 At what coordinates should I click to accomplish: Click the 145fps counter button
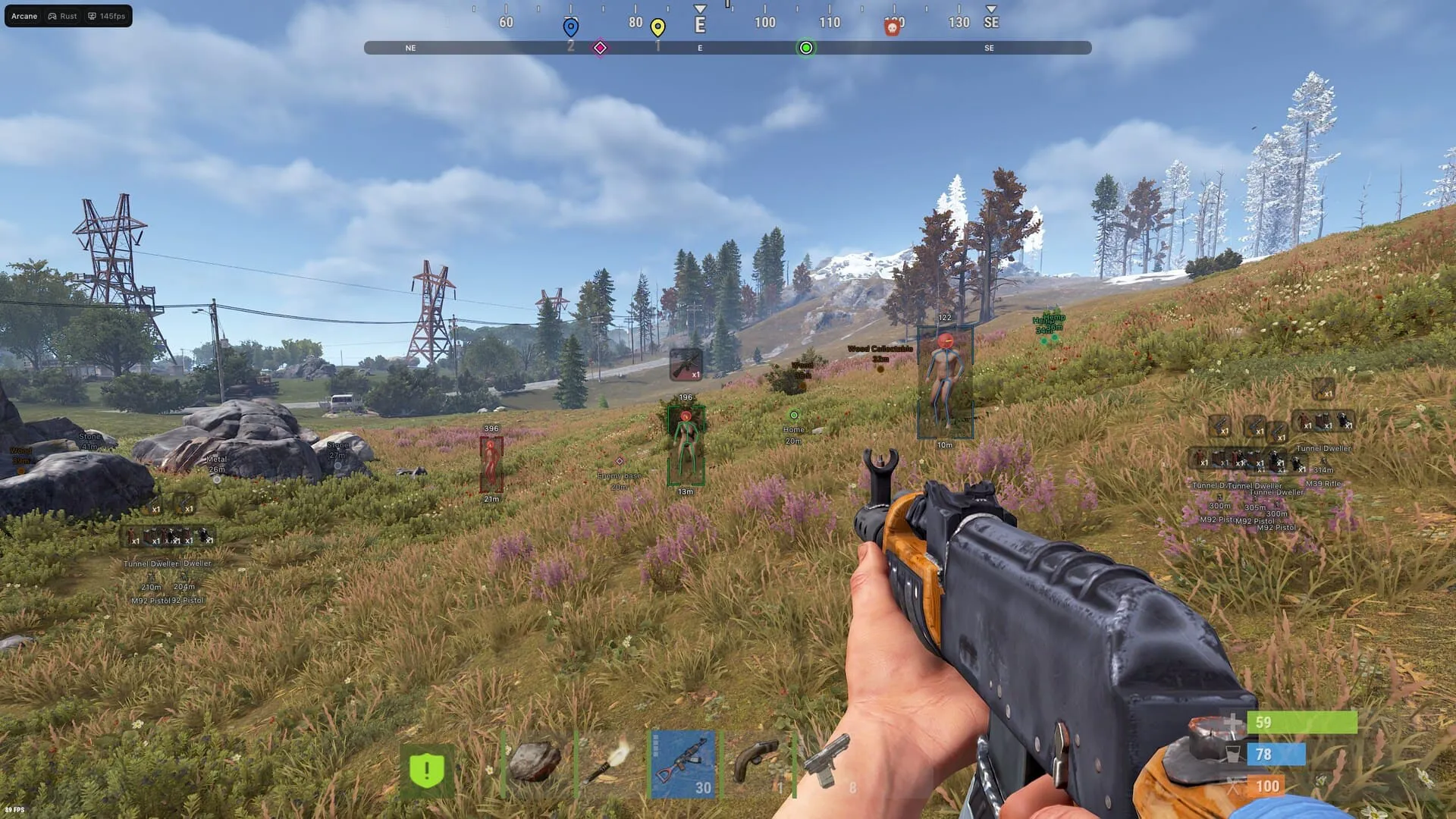click(106, 16)
